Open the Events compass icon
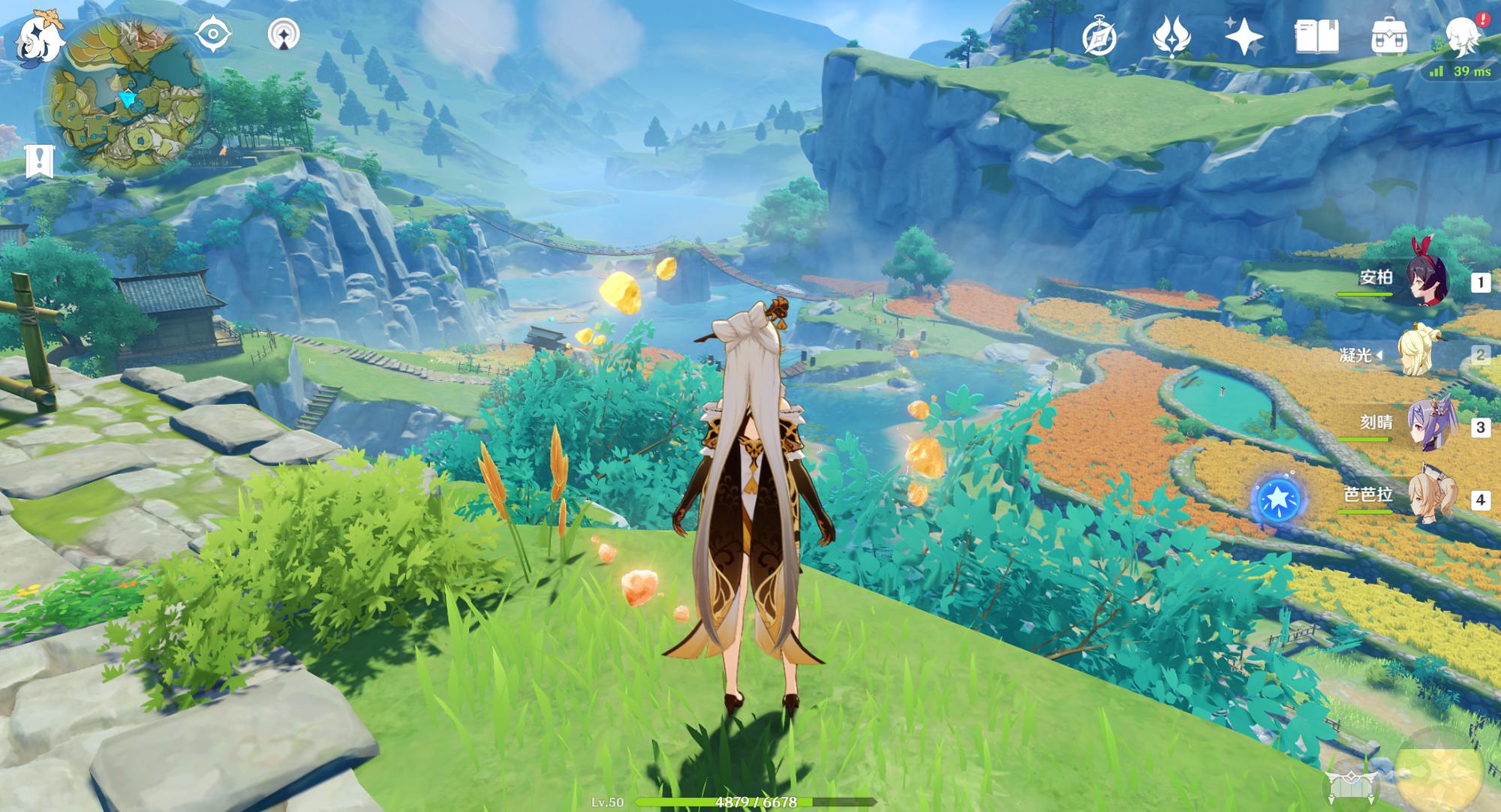Screen dimensions: 1501x812 pyautogui.click(x=1099, y=37)
